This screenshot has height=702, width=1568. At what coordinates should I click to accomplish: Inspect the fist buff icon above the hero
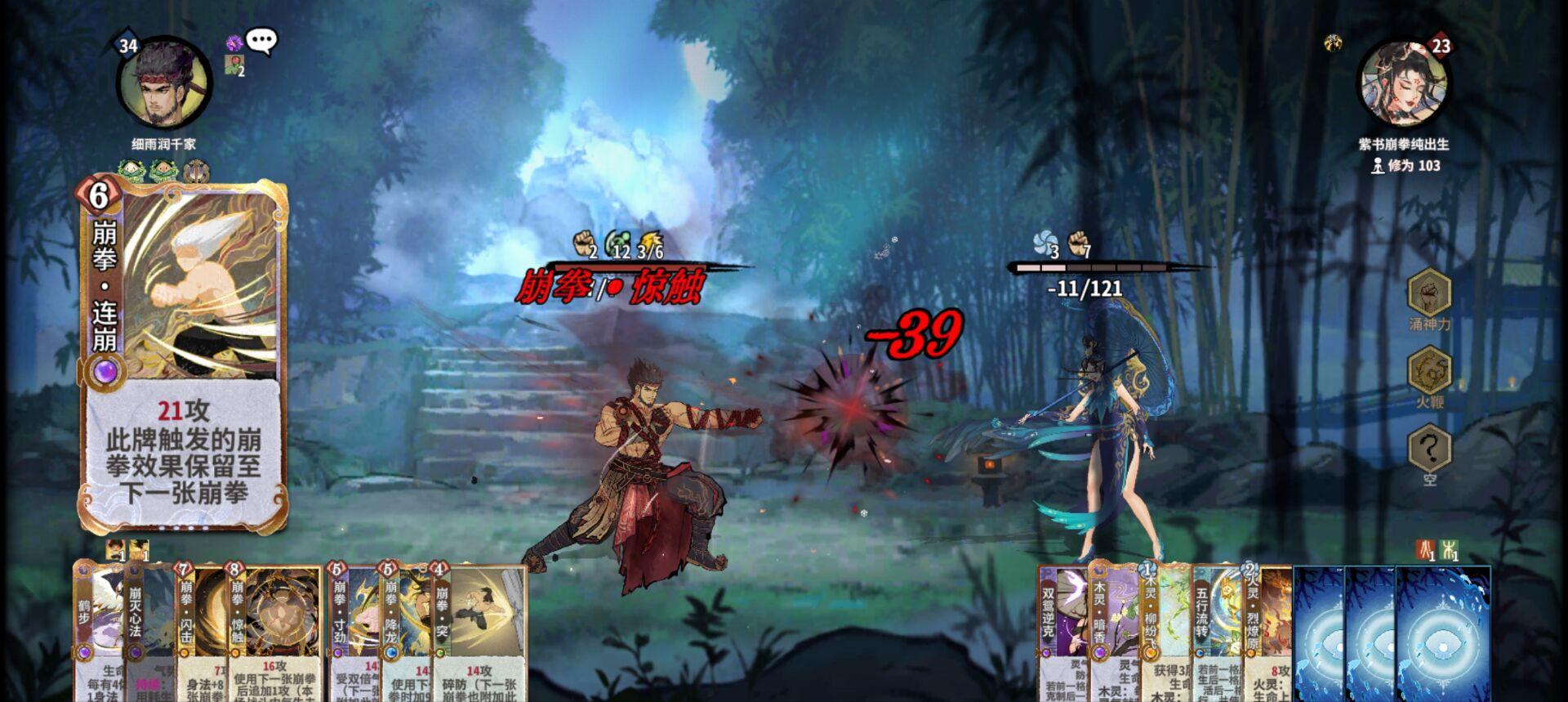click(585, 242)
